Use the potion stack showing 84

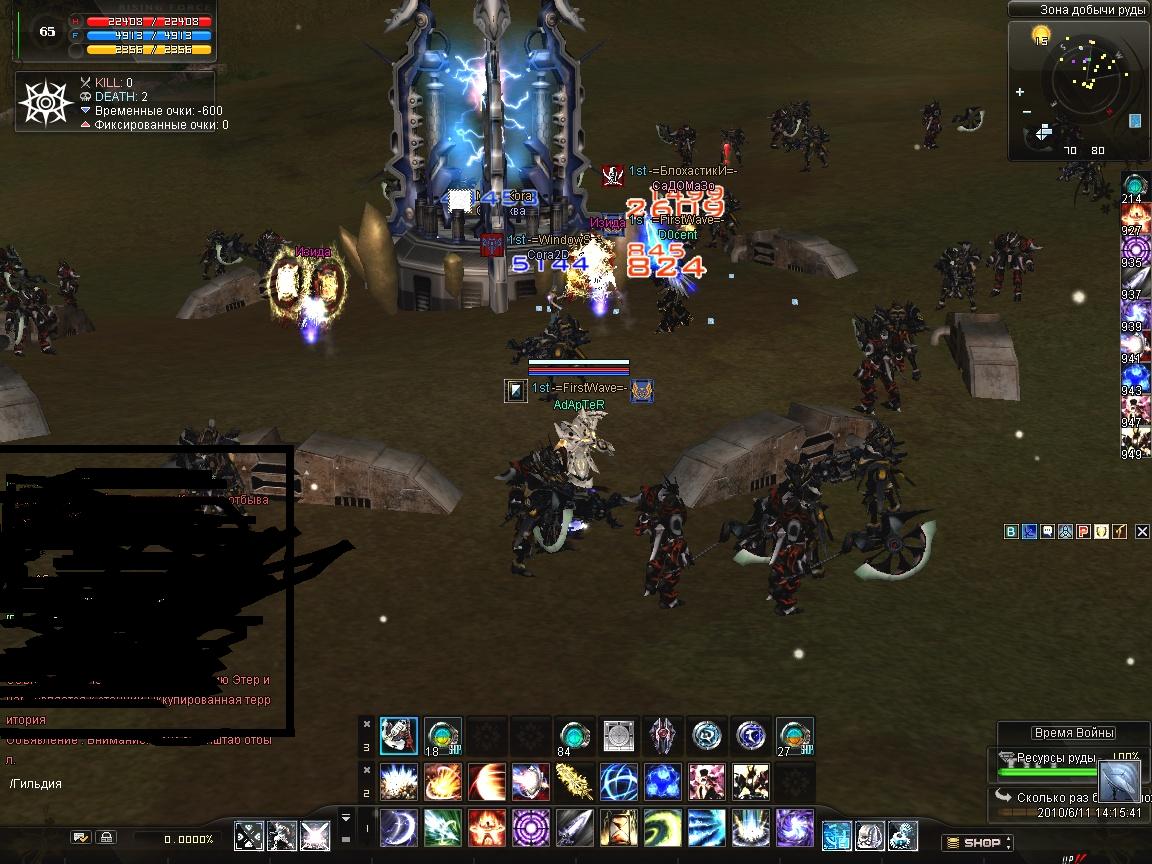pos(574,736)
